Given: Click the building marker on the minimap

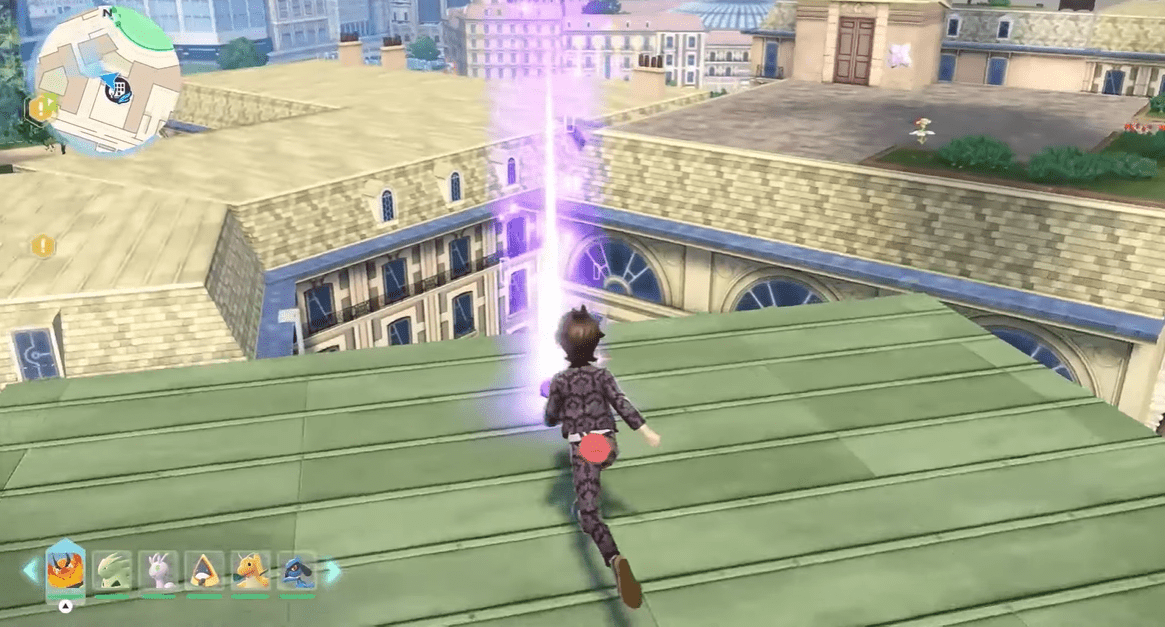Looking at the screenshot, I should (x=119, y=91).
